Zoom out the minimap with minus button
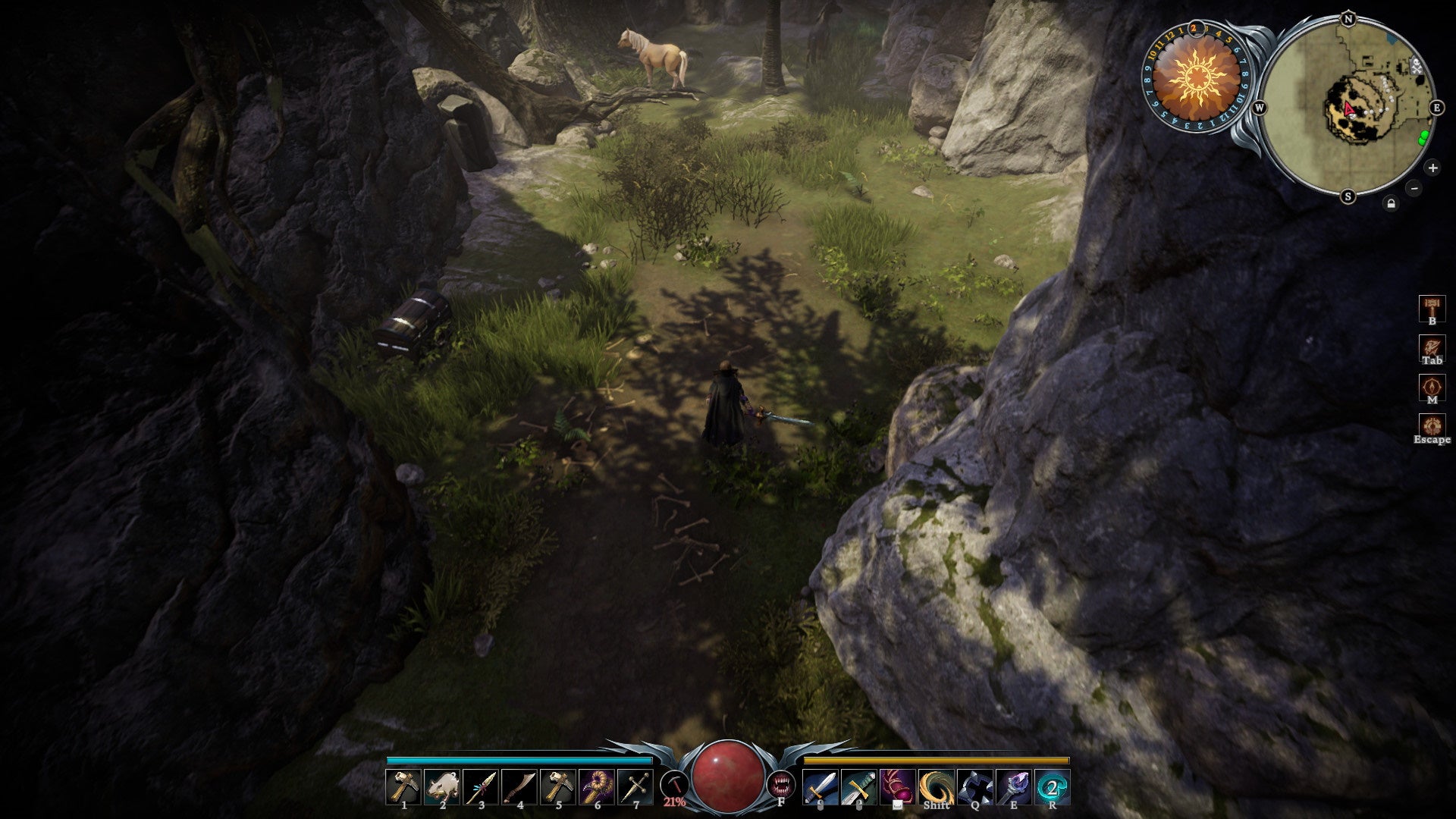Viewport: 1456px width, 819px height. 1414,190
